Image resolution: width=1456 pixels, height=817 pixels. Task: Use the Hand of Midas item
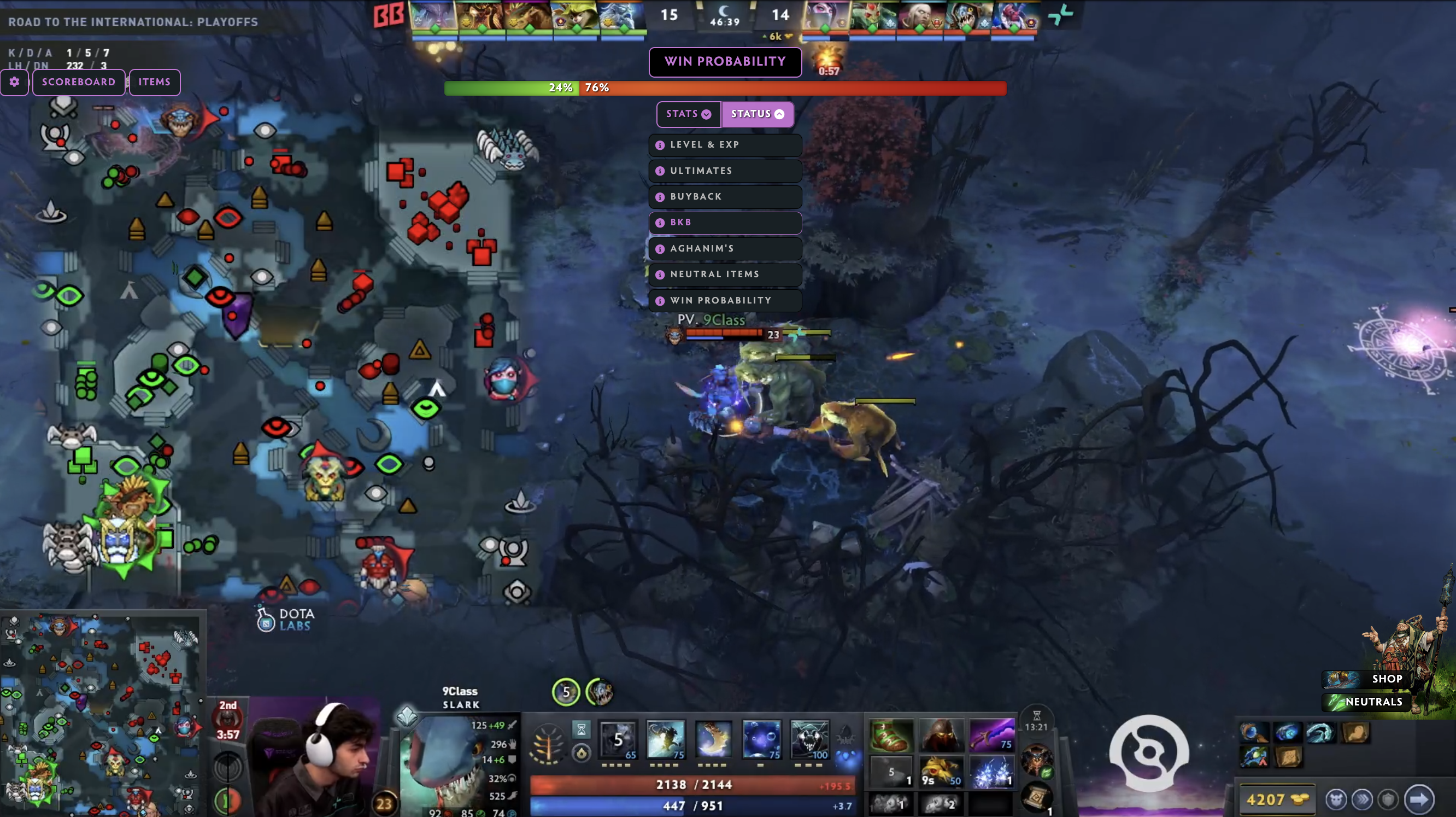point(941,771)
